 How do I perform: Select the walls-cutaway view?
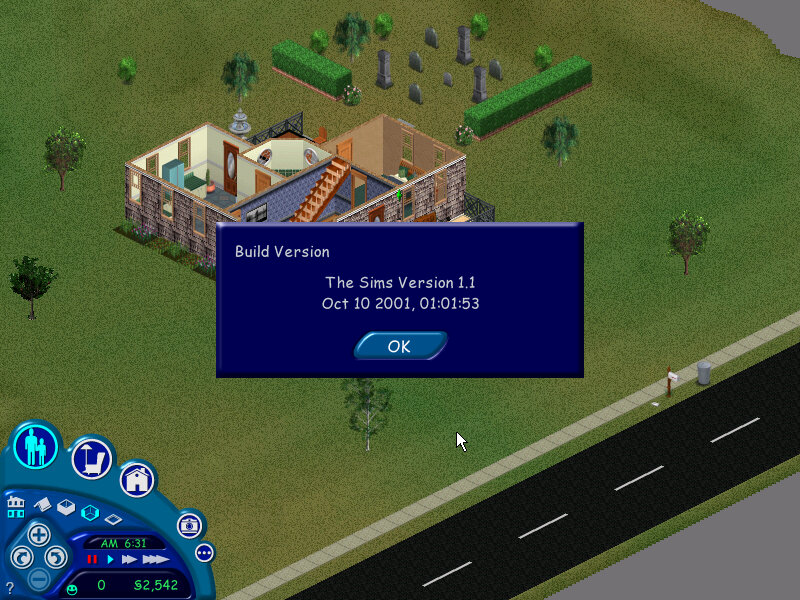coord(90,513)
